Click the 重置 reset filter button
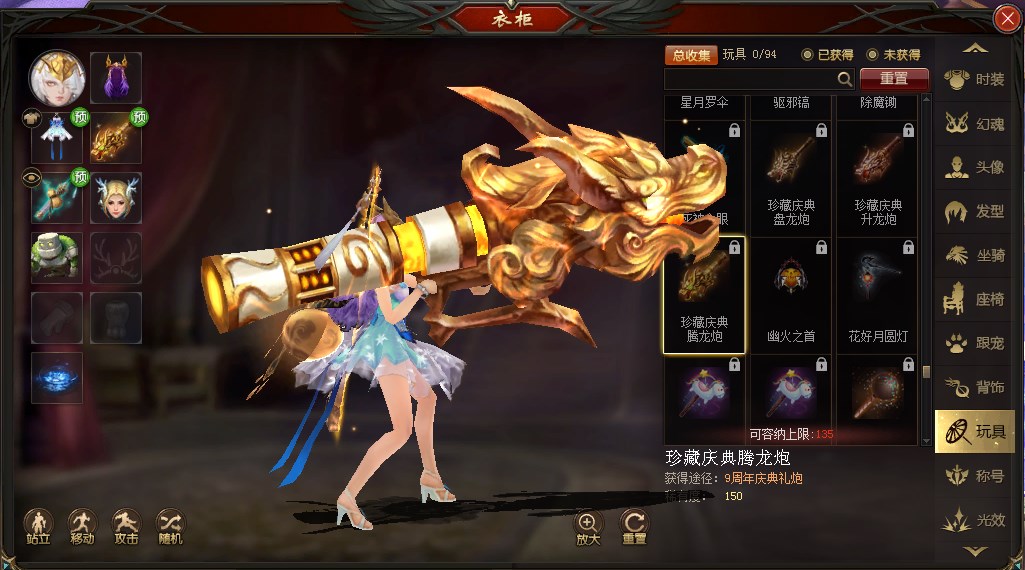The height and width of the screenshot is (570, 1025). point(894,79)
